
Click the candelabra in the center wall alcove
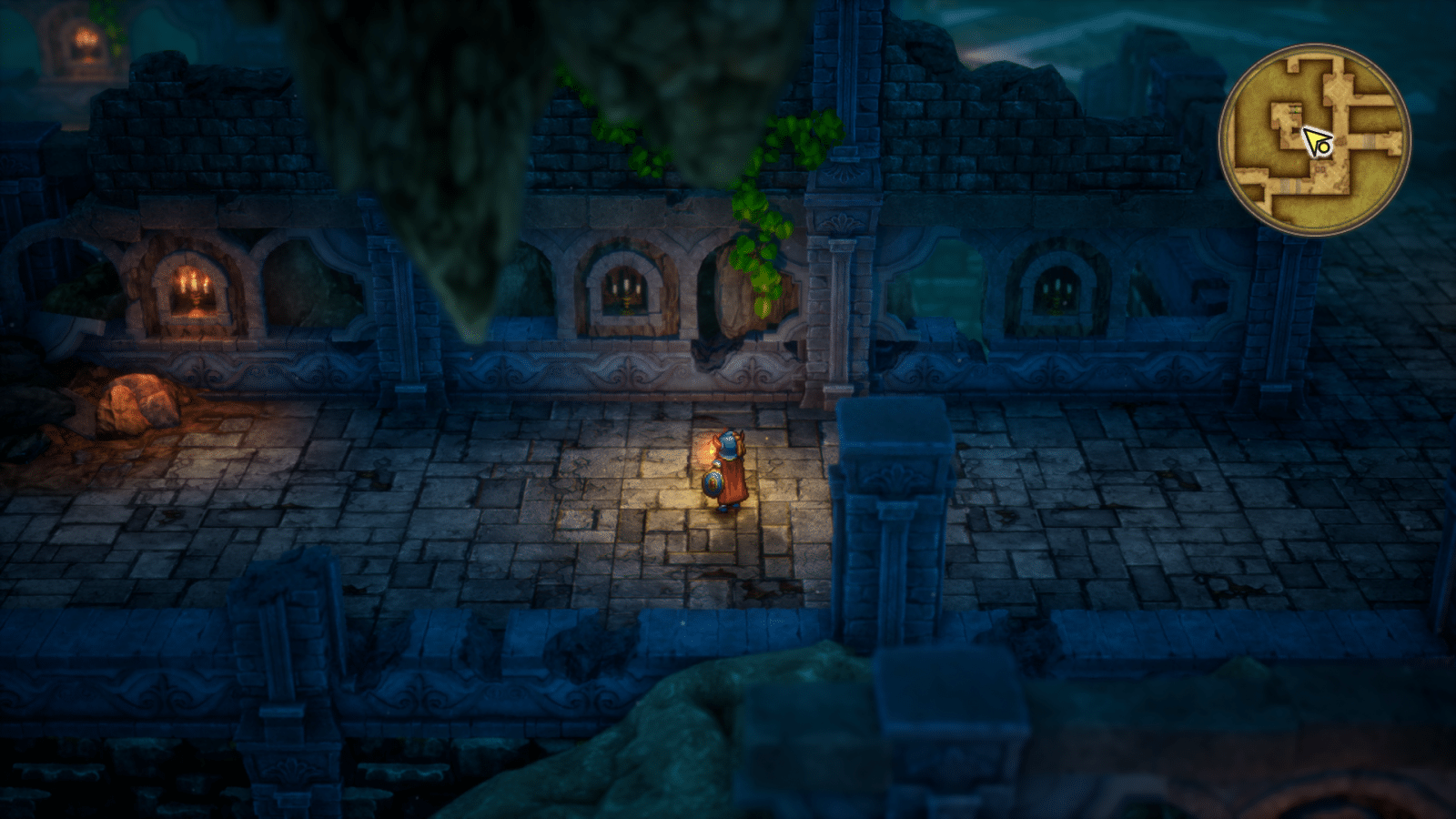click(628, 289)
